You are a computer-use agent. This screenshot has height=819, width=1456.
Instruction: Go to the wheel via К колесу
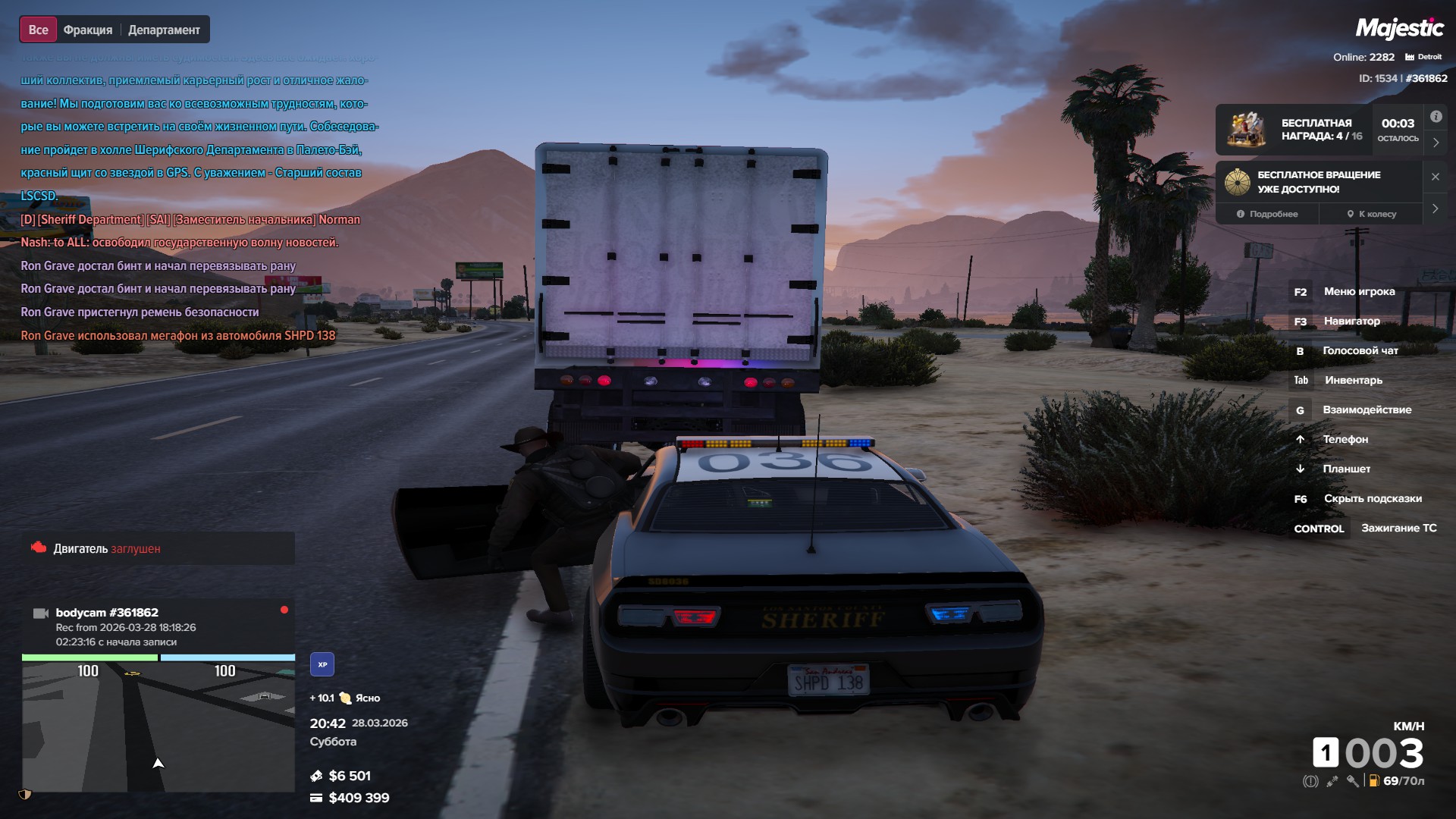1371,214
